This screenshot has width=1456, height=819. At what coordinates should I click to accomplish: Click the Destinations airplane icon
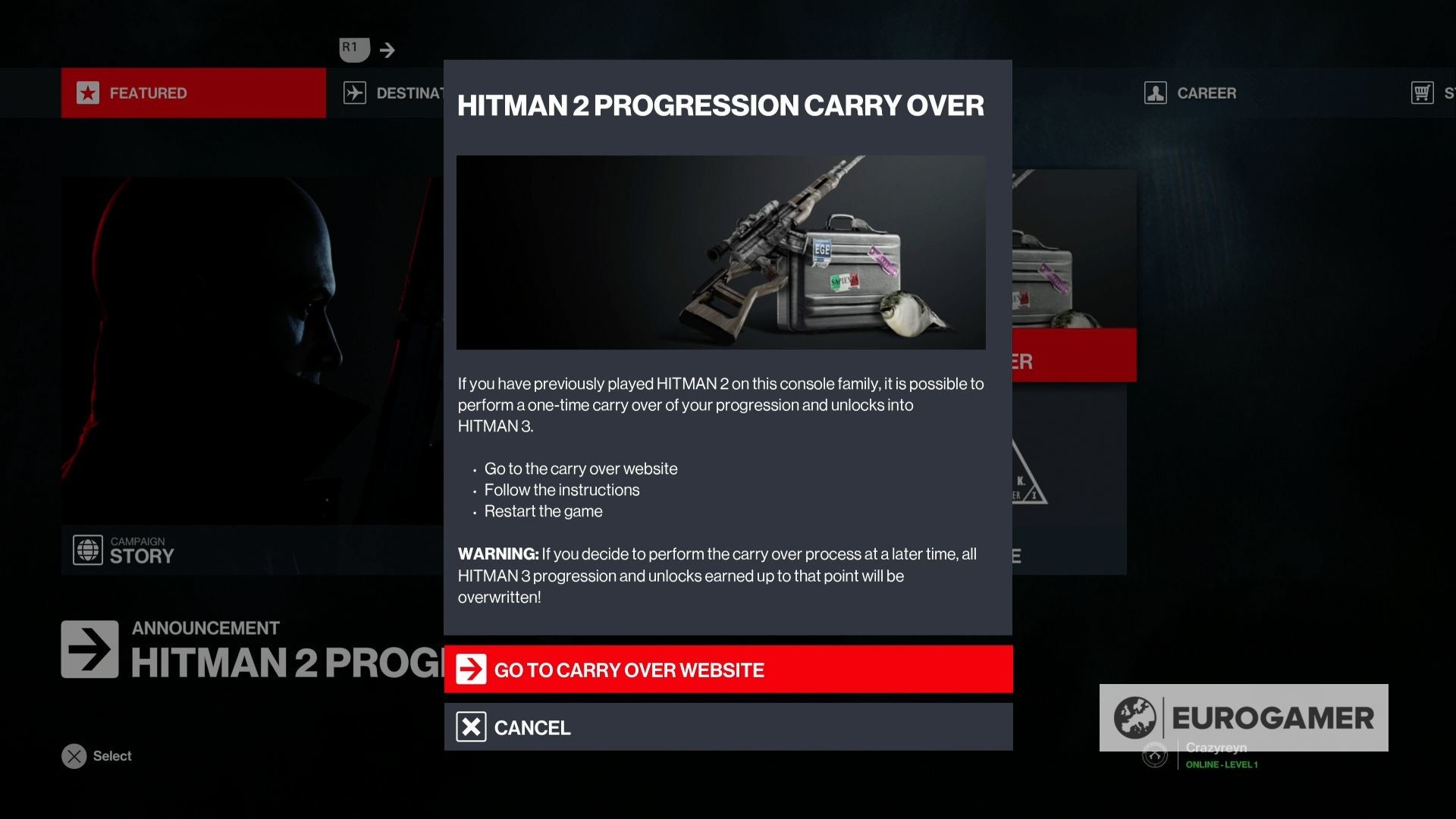click(356, 93)
